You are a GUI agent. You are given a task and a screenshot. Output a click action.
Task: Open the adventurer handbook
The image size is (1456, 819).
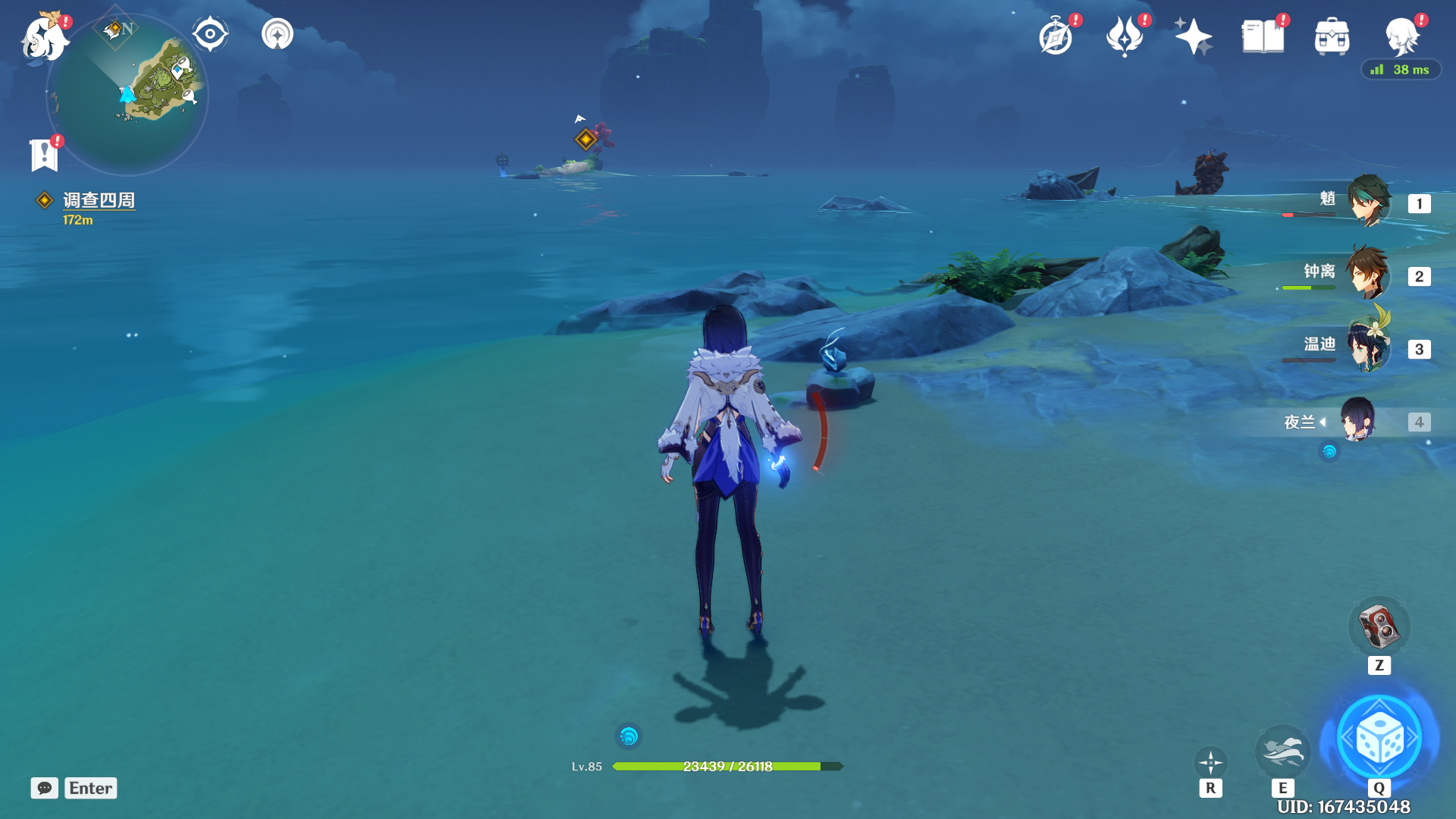[1263, 36]
